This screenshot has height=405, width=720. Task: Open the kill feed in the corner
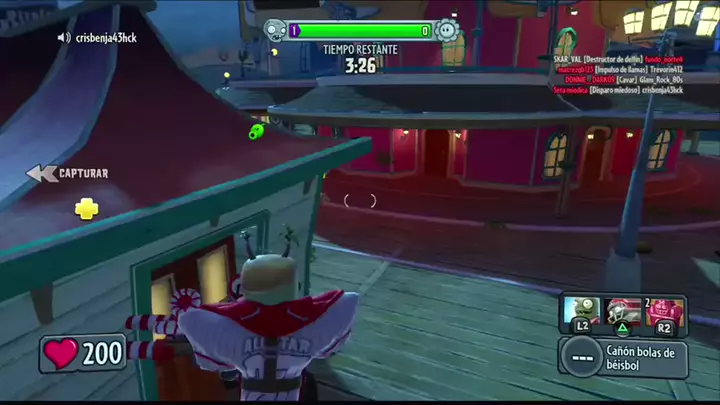click(618, 74)
